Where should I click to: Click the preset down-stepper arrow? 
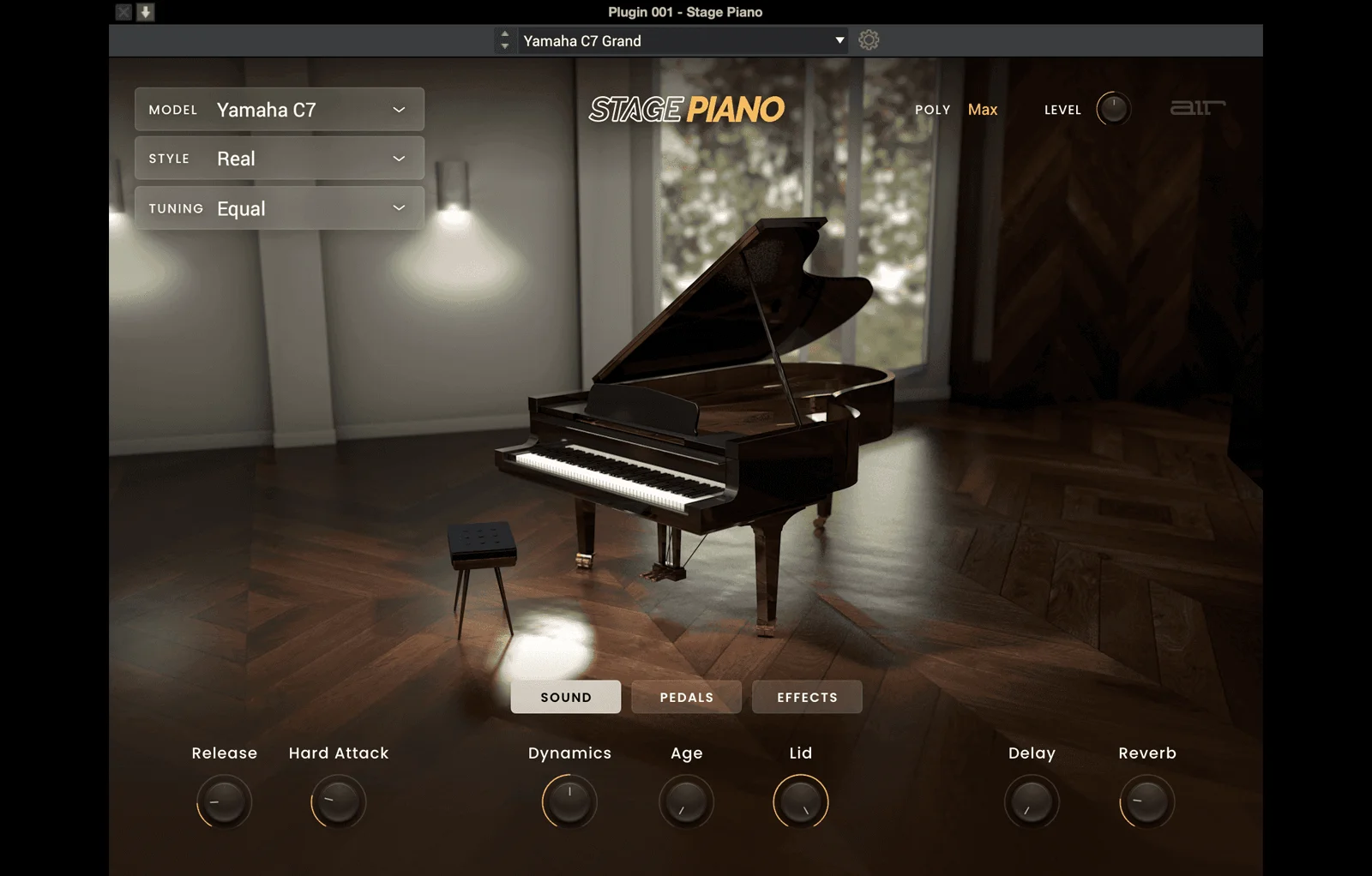[504, 45]
